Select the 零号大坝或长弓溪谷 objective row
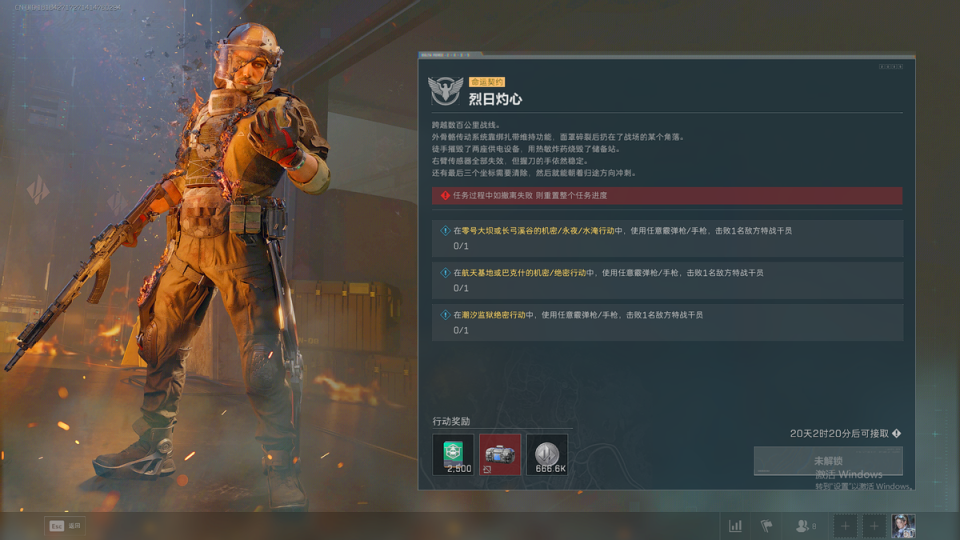The width and height of the screenshot is (960, 540). tap(668, 238)
